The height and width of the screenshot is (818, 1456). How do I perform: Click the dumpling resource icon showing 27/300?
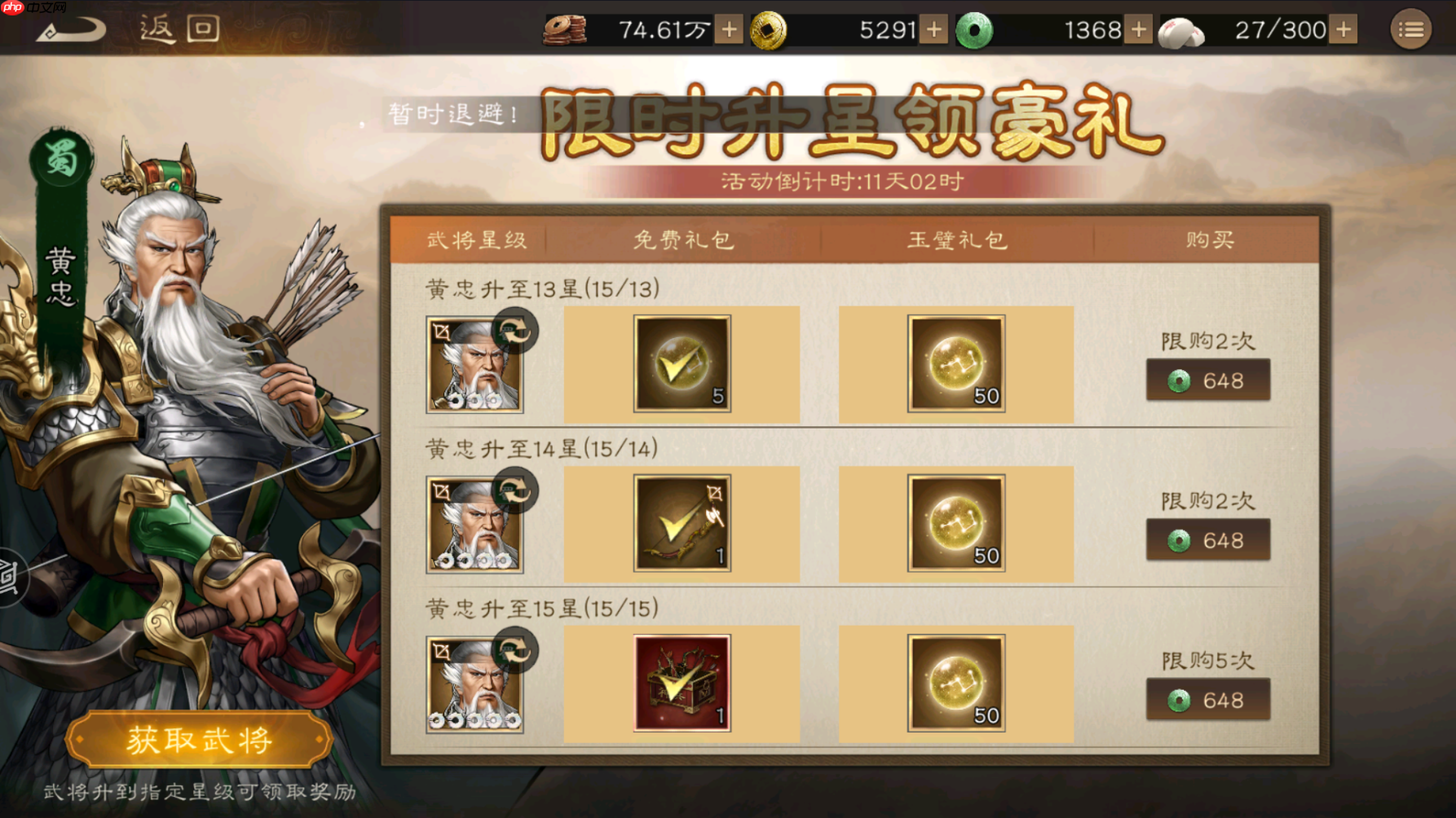pos(1180,30)
